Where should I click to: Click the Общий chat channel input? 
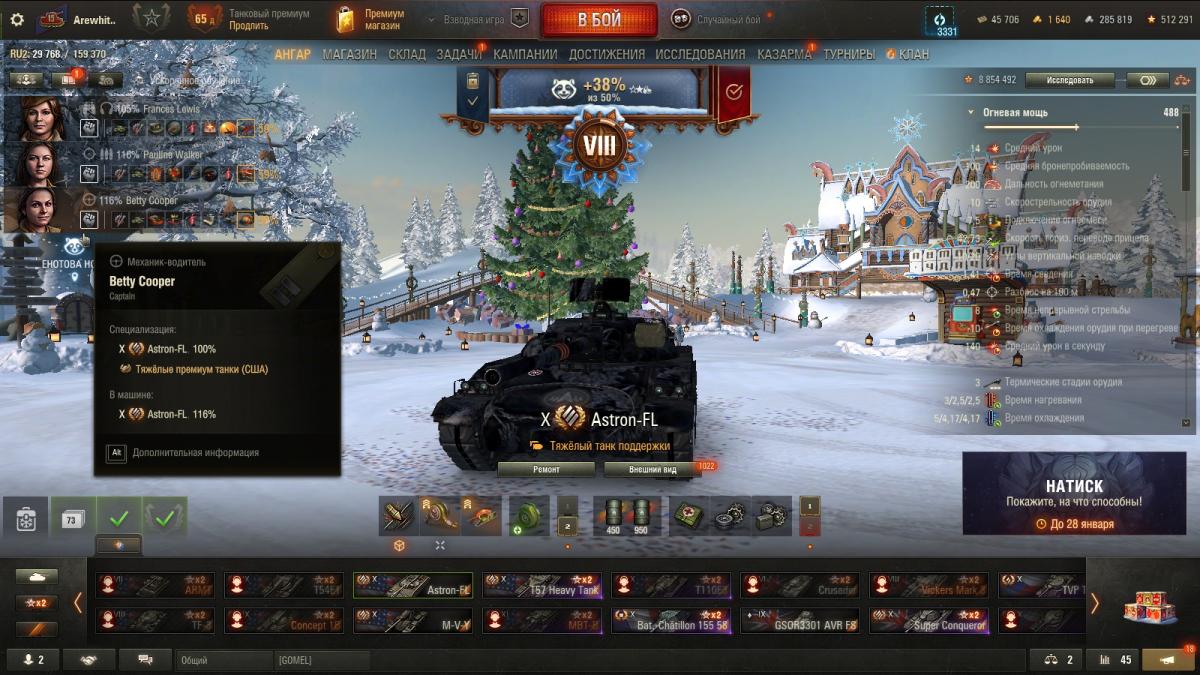[223, 660]
